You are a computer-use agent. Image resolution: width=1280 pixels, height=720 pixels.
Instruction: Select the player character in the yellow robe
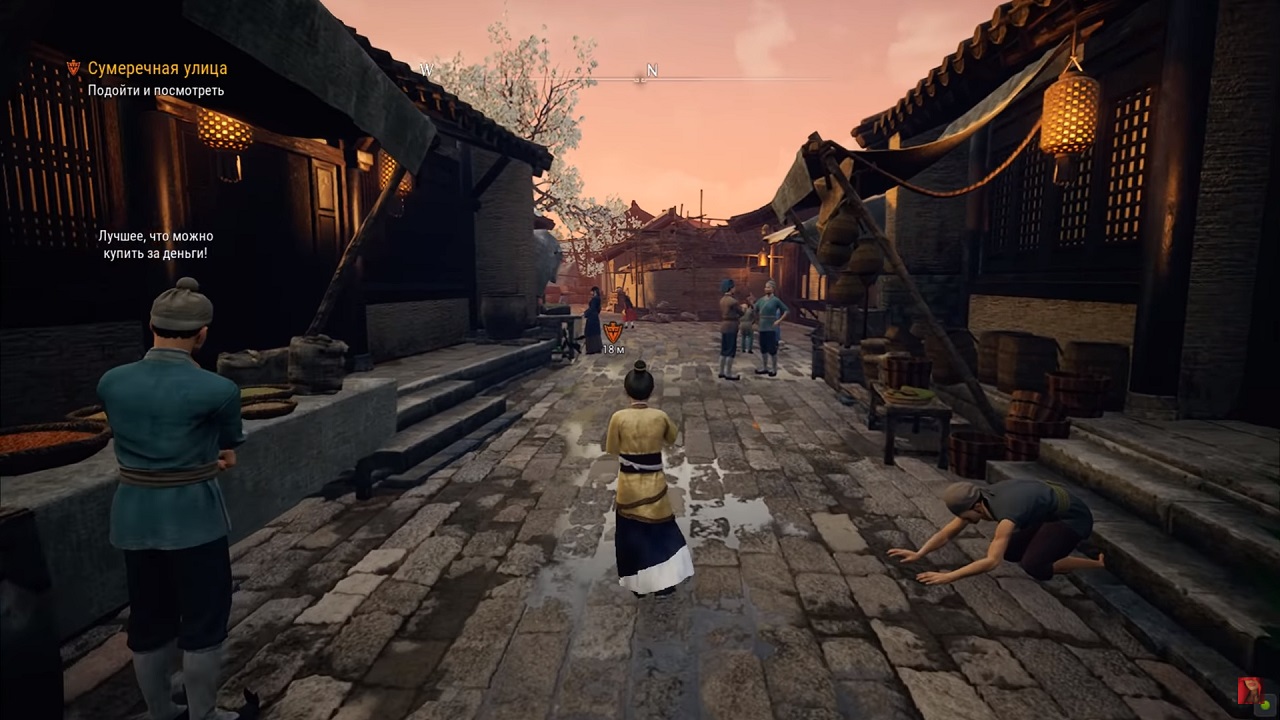pyautogui.click(x=640, y=470)
